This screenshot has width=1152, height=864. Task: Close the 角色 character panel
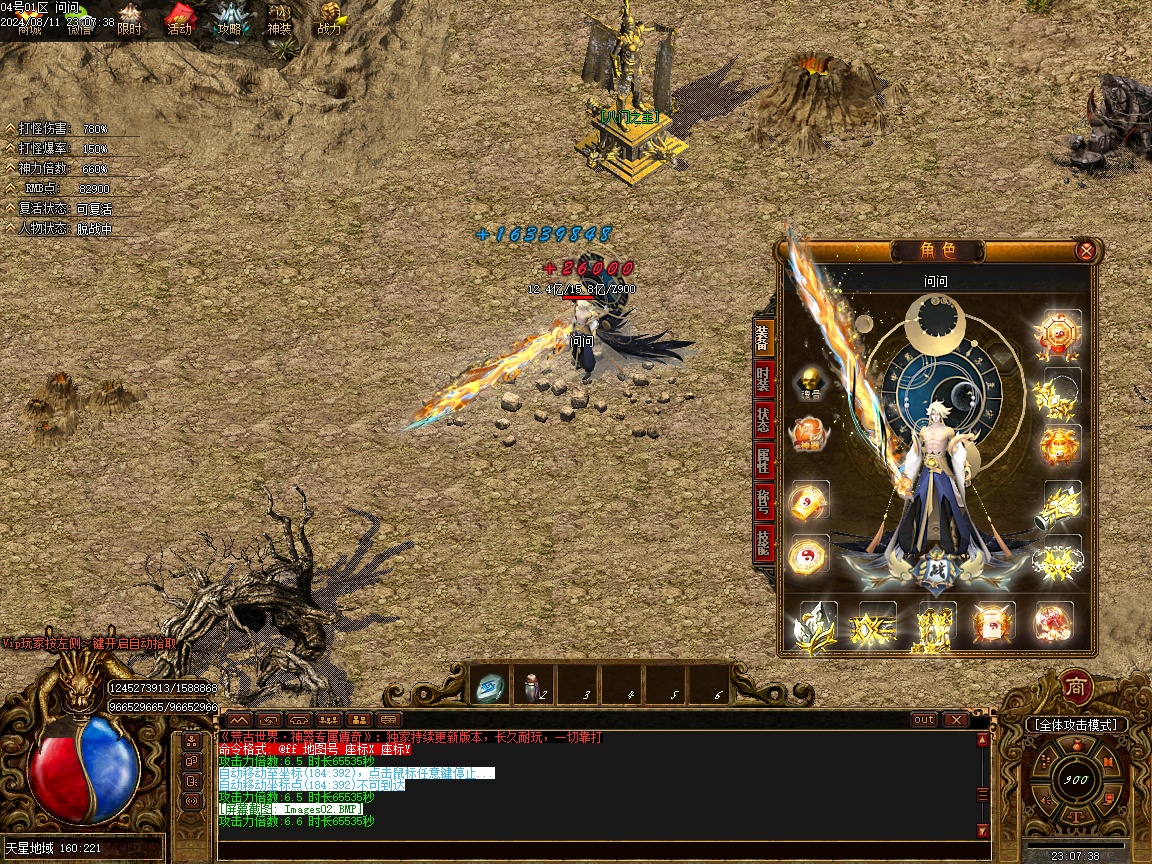click(x=1085, y=251)
